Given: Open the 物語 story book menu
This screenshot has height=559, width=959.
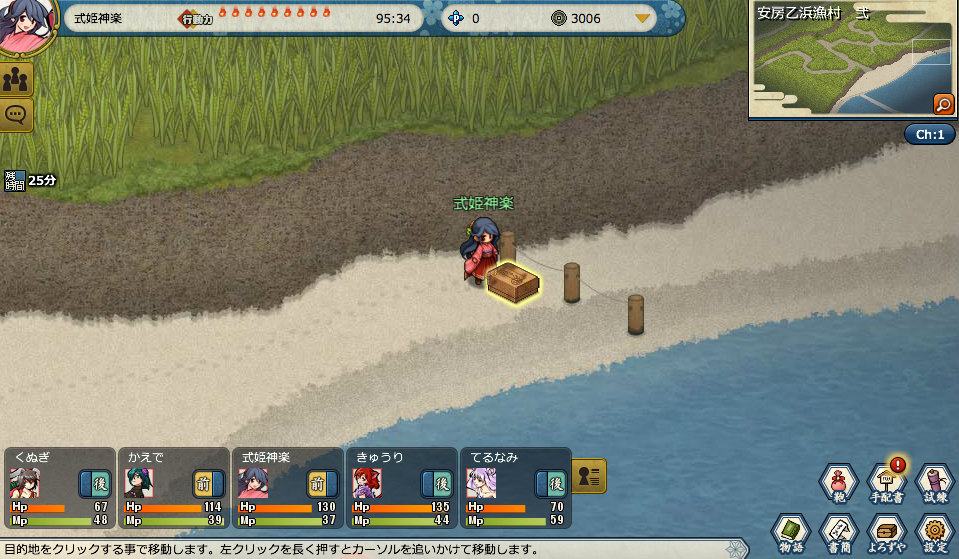Looking at the screenshot, I should [x=791, y=532].
